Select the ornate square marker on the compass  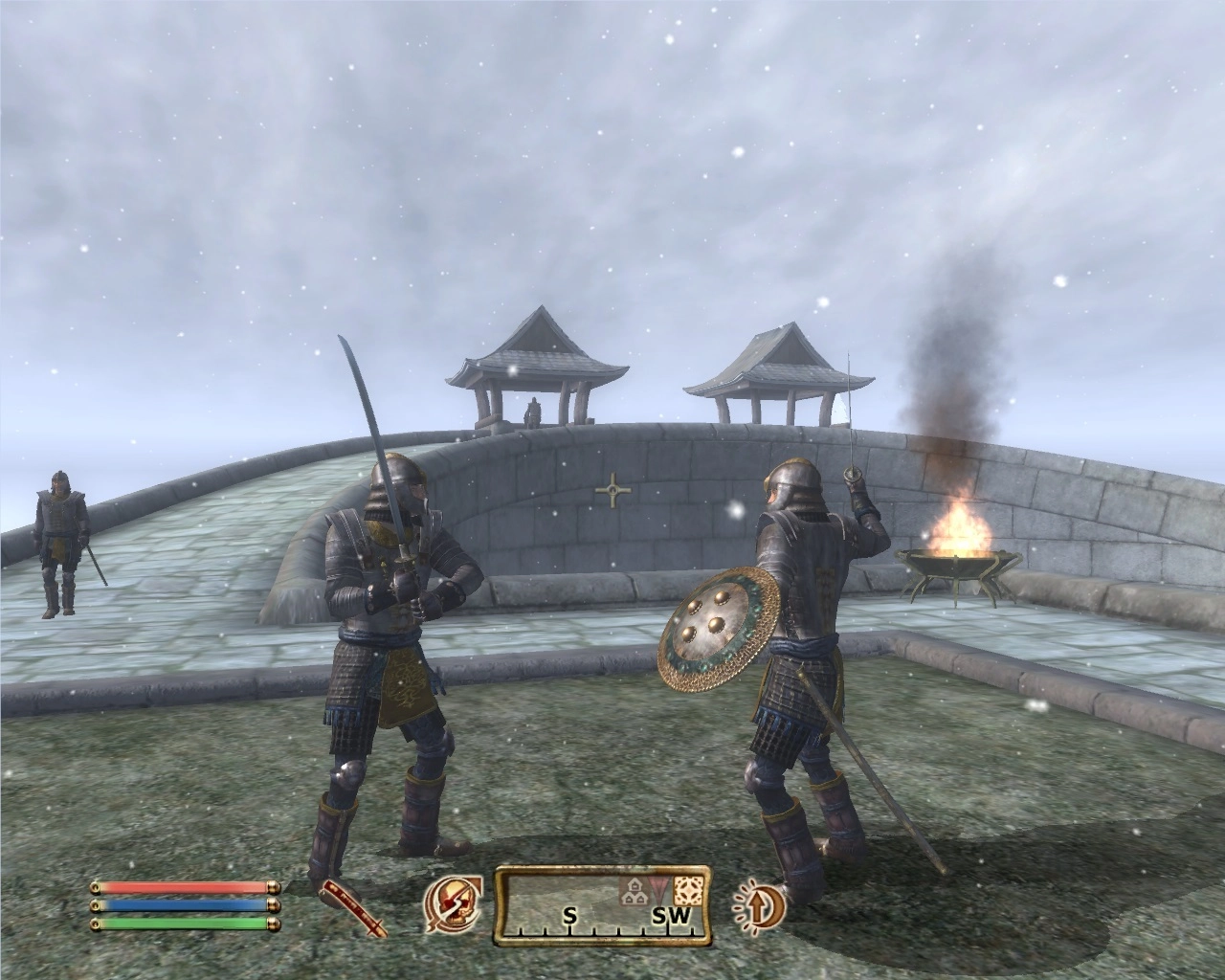[x=687, y=890]
